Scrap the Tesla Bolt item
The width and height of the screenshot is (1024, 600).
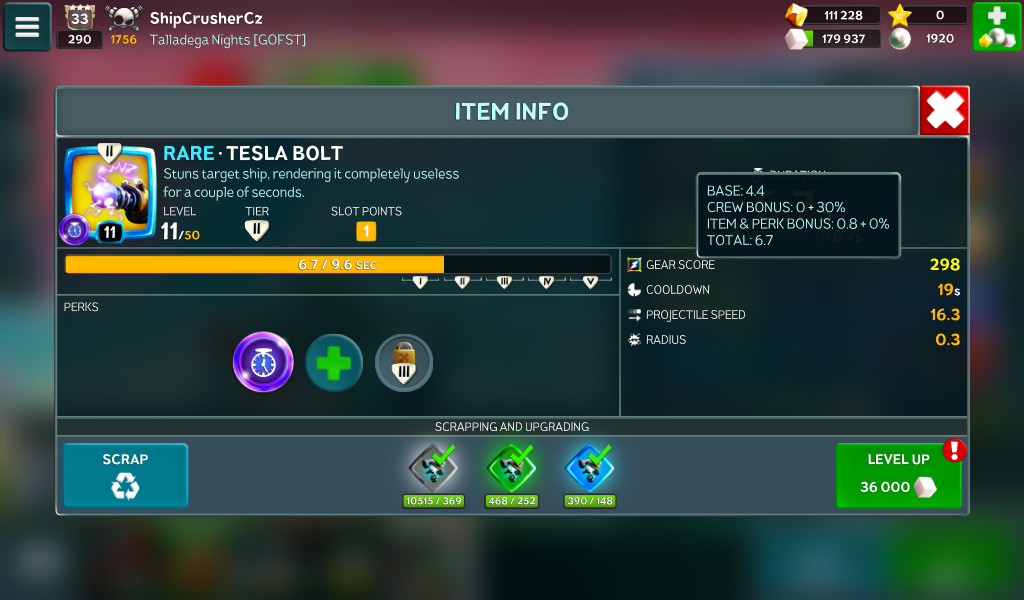coord(125,475)
